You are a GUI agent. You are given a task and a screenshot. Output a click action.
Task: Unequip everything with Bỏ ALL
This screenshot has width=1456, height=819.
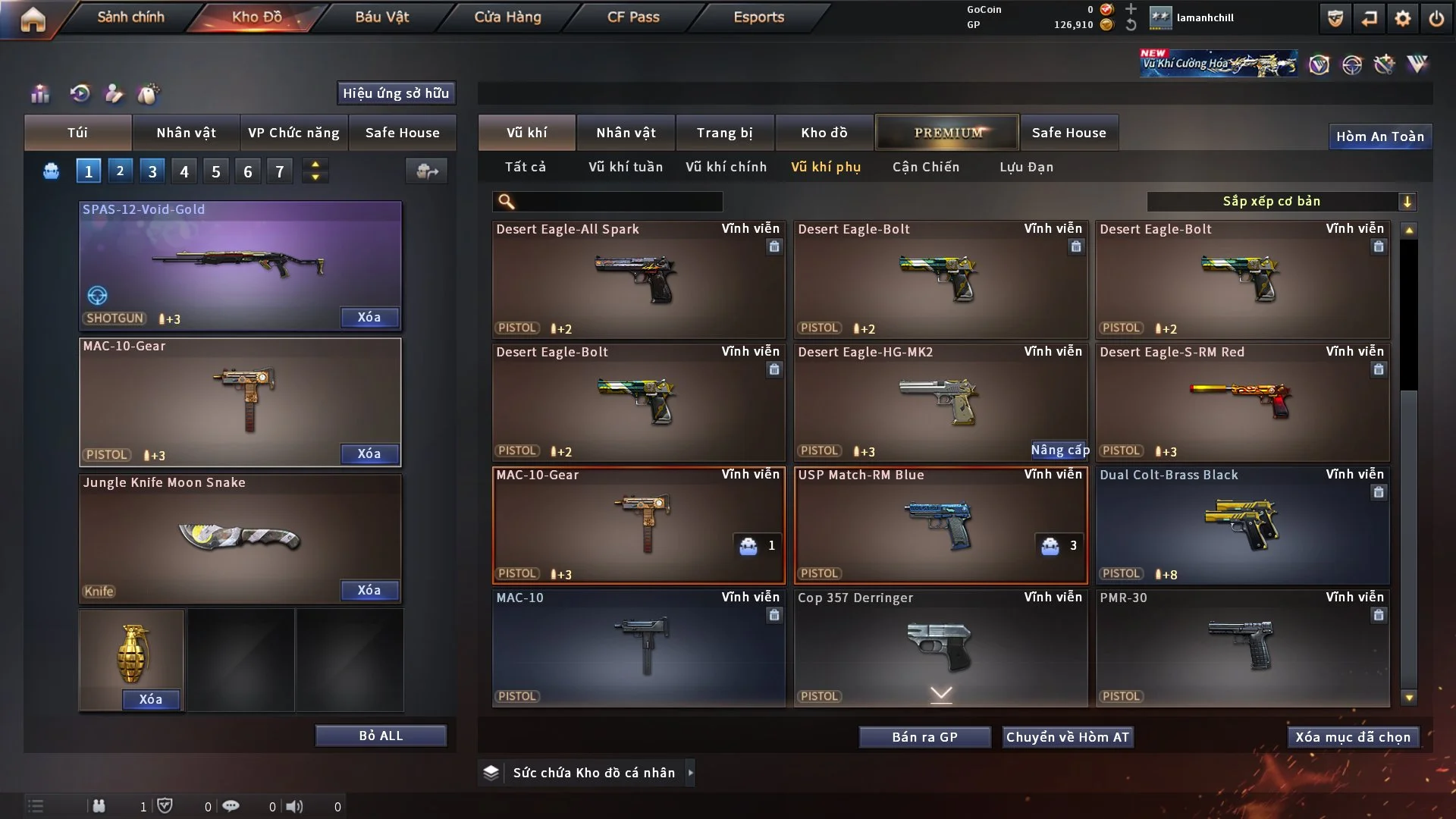pyautogui.click(x=381, y=736)
